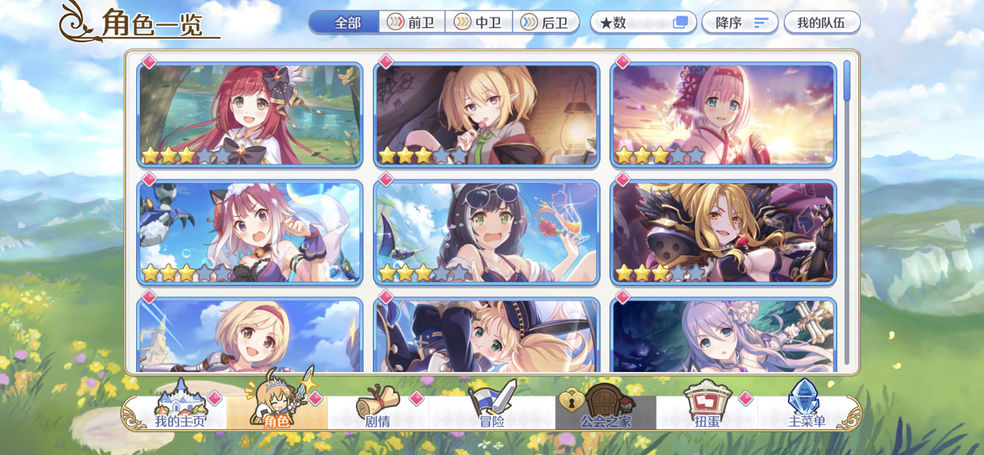Viewport: 984px width, 455px height.
Task: Open the 剧情 story menu
Action: pyautogui.click(x=377, y=409)
